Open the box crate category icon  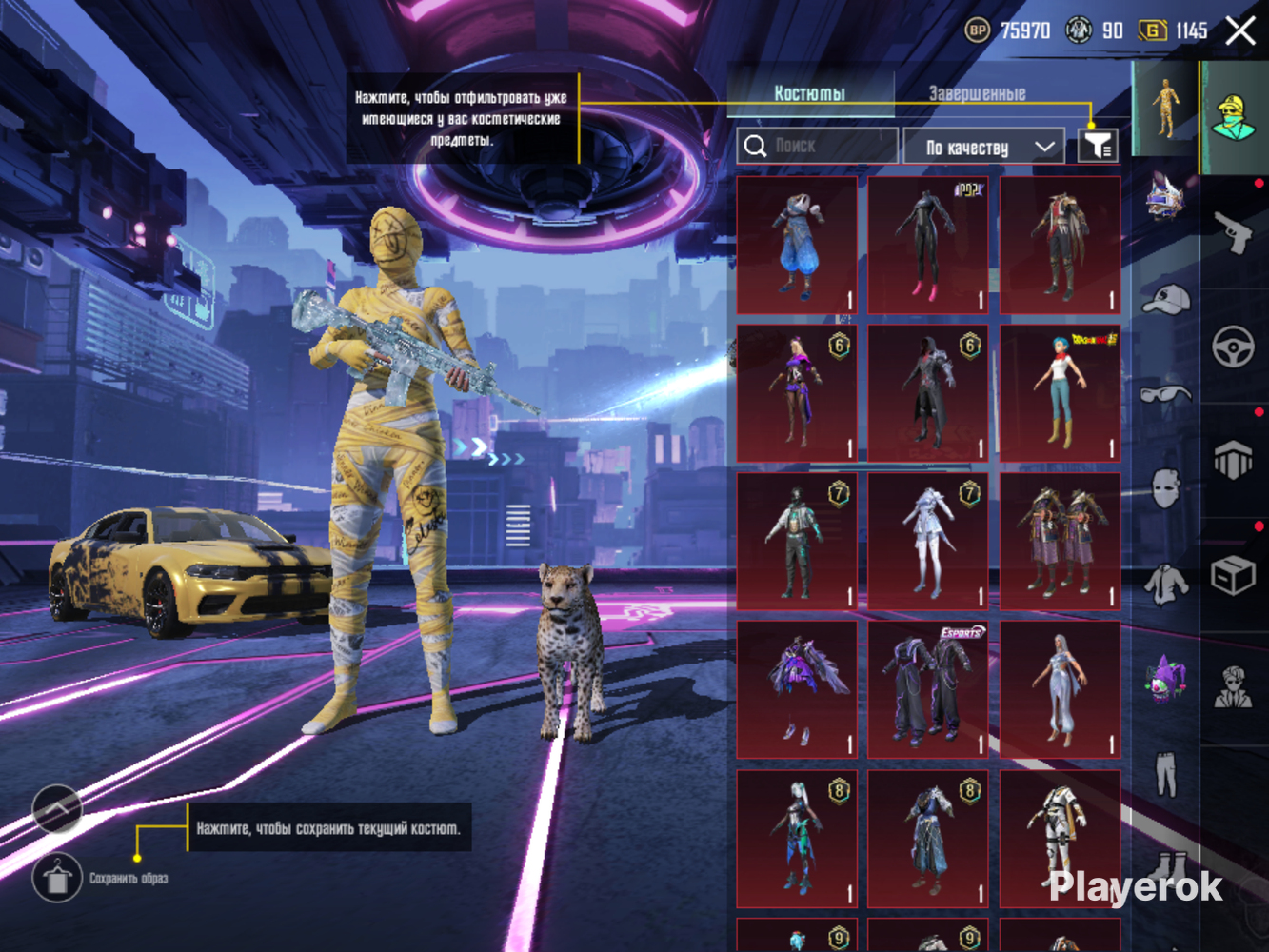point(1233,575)
